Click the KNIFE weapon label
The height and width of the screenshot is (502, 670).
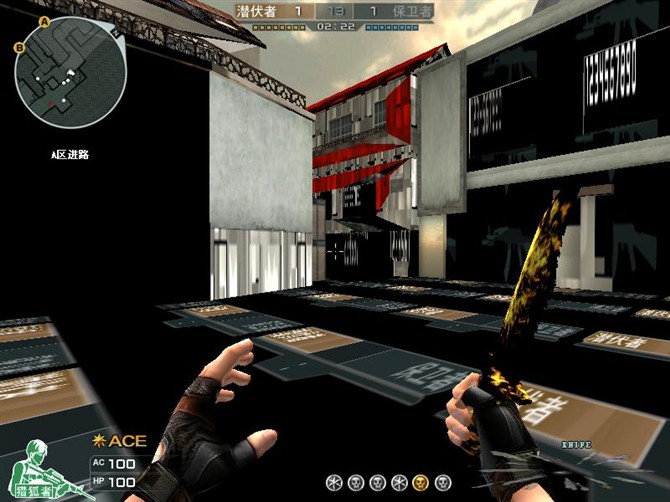[x=576, y=444]
